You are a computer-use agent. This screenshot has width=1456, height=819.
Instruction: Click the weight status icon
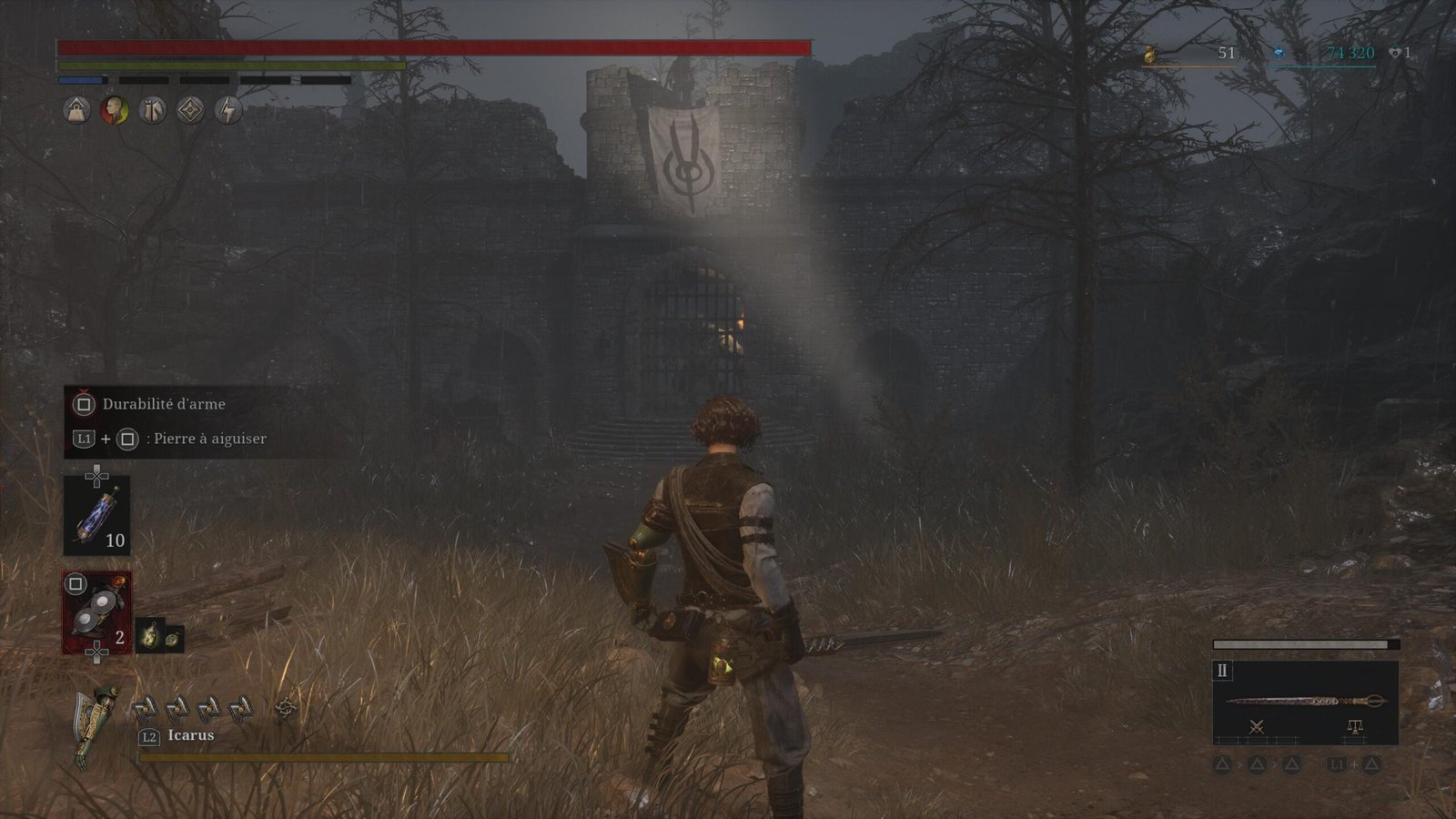tap(76, 111)
